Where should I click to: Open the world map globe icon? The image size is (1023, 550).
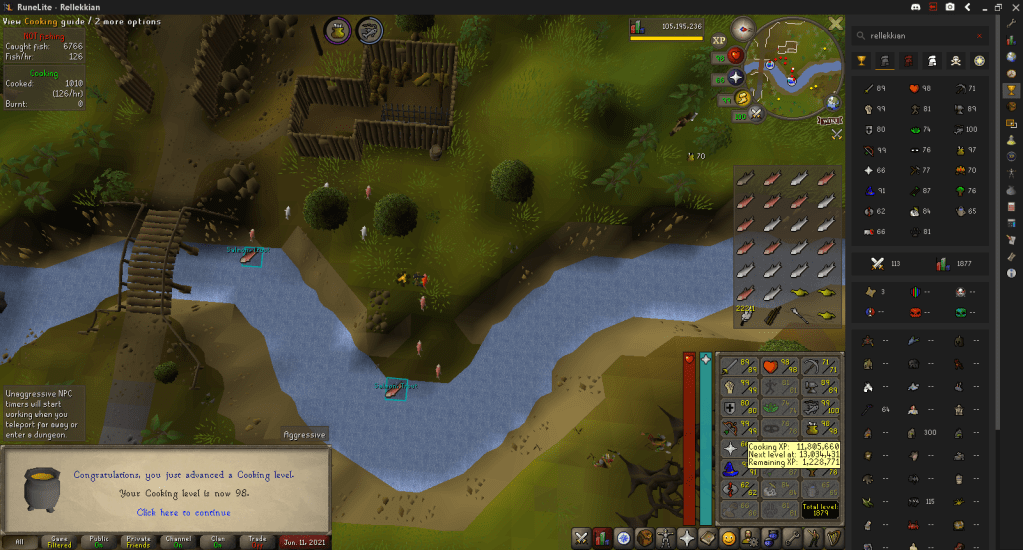pos(832,101)
